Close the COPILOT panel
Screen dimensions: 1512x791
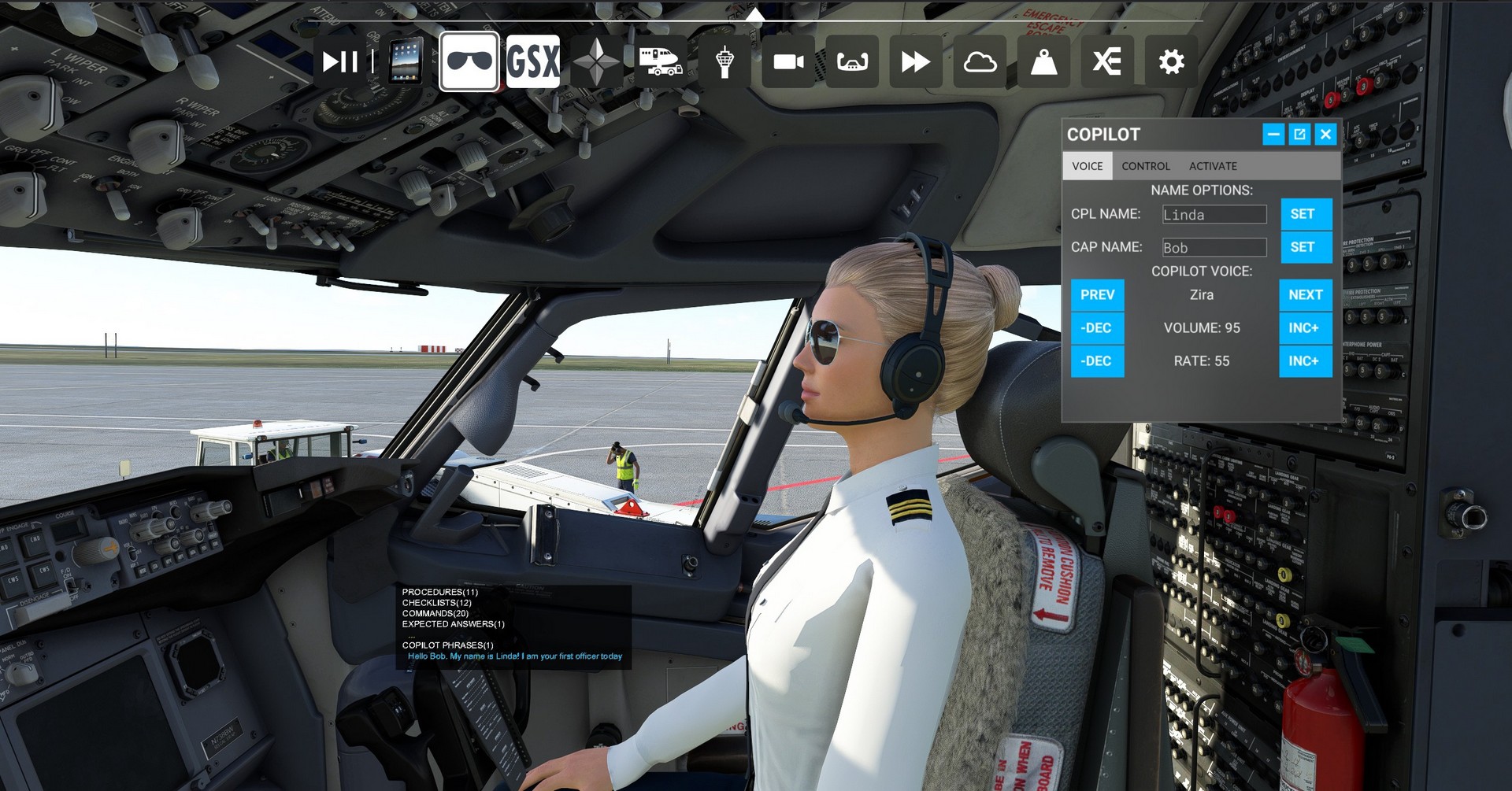(x=1326, y=135)
